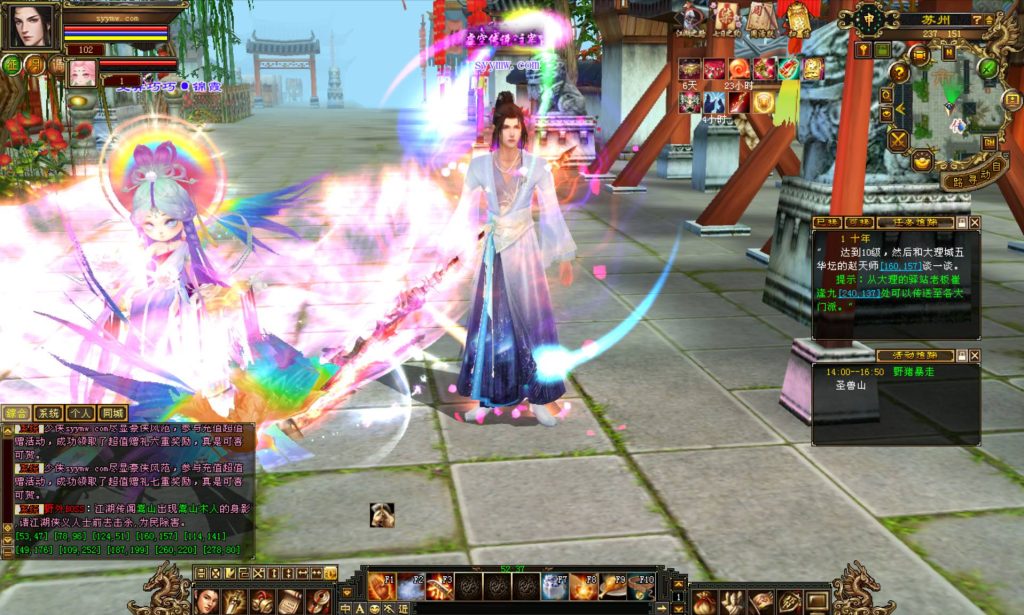The image size is (1024, 615).
Task: Open the gold ingot shop button
Action: click(x=921, y=159)
